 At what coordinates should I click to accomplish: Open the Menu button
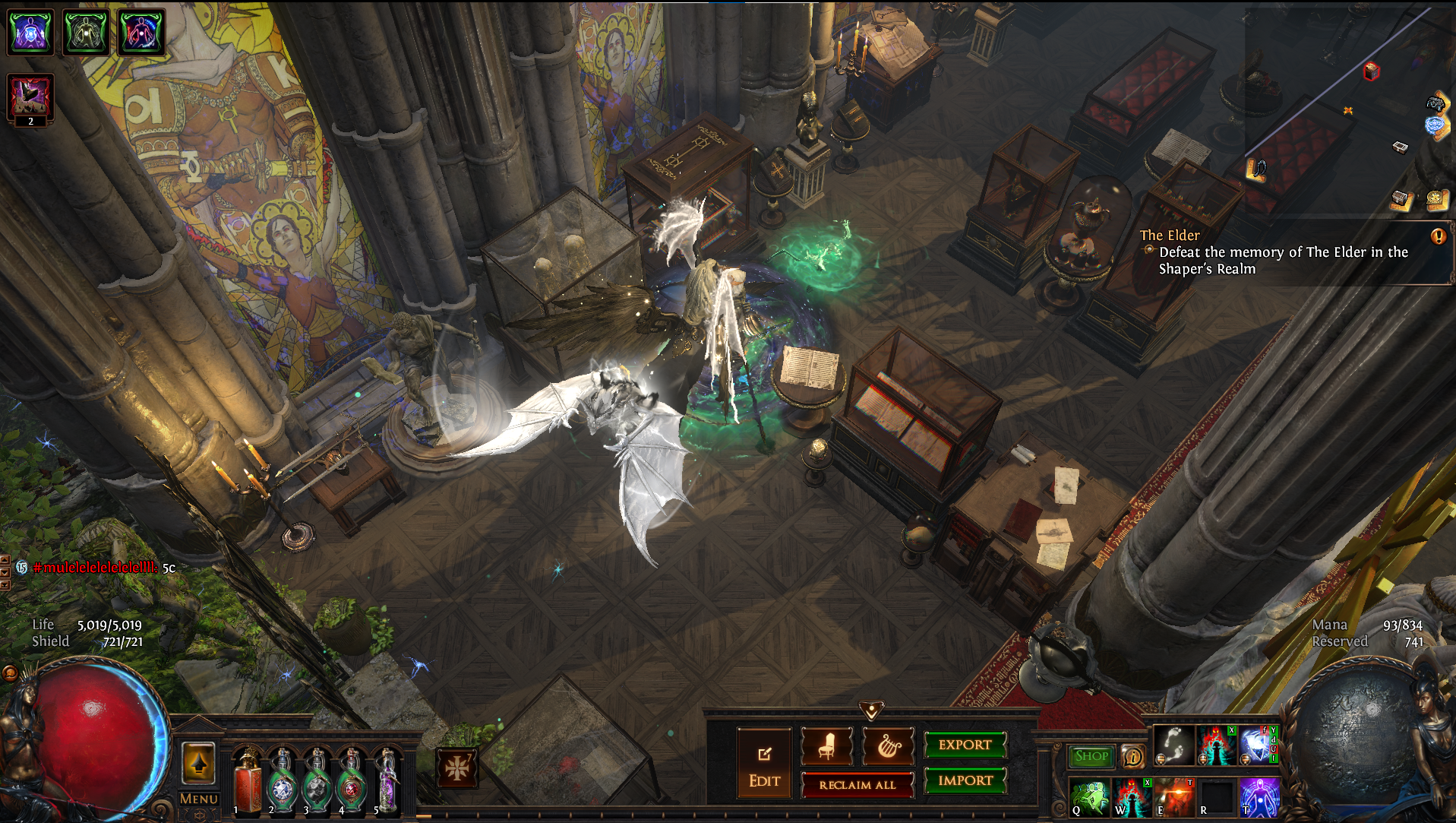tap(198, 799)
